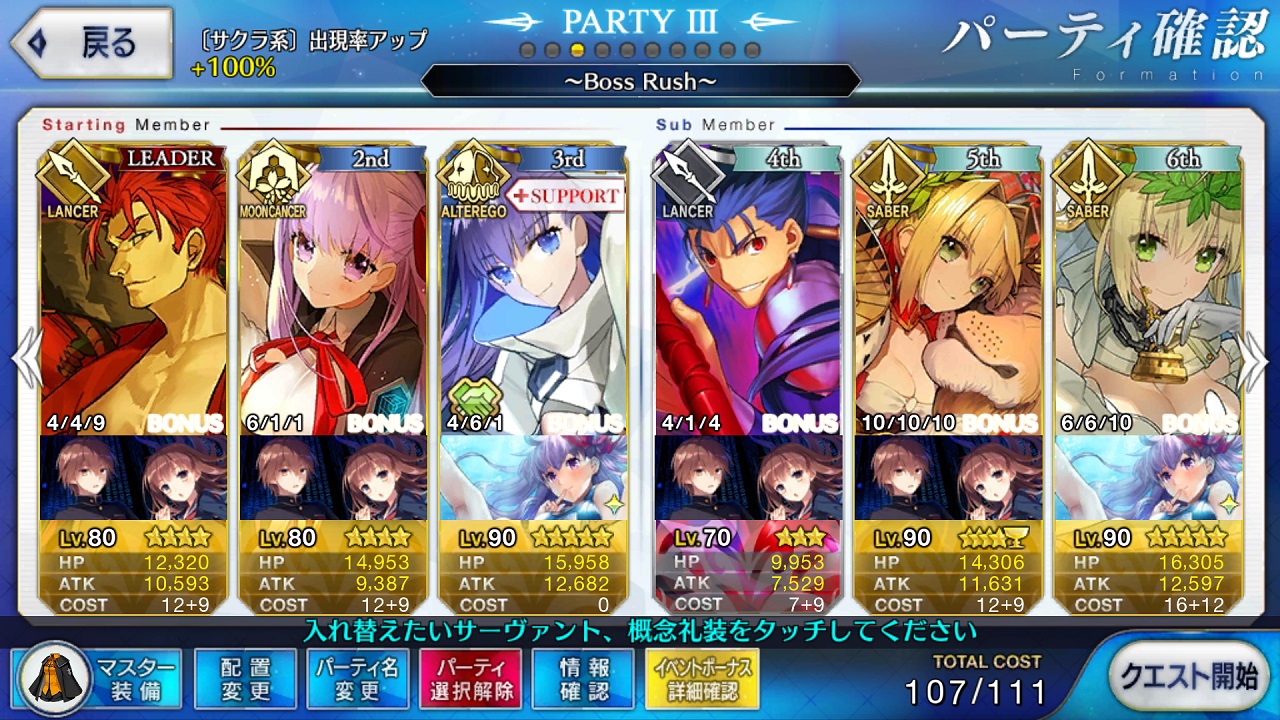Rename the party with パーティ名変更

tap(357, 679)
